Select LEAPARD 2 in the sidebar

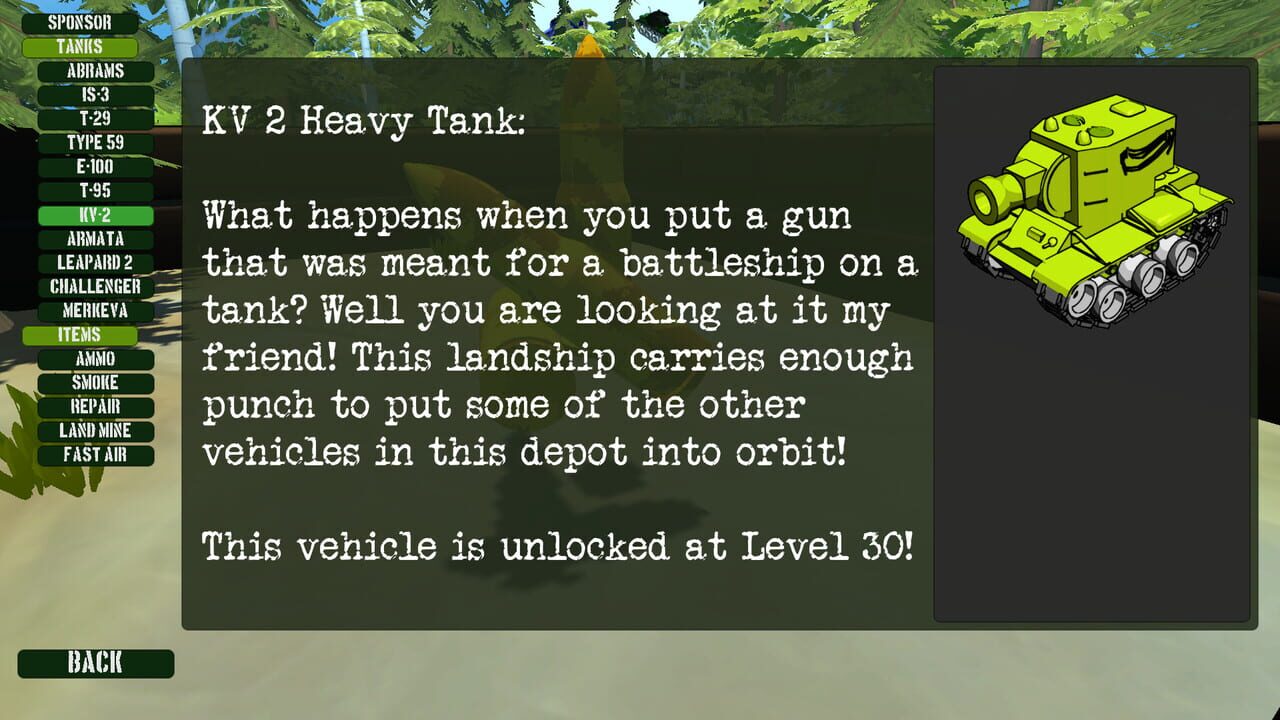95,262
